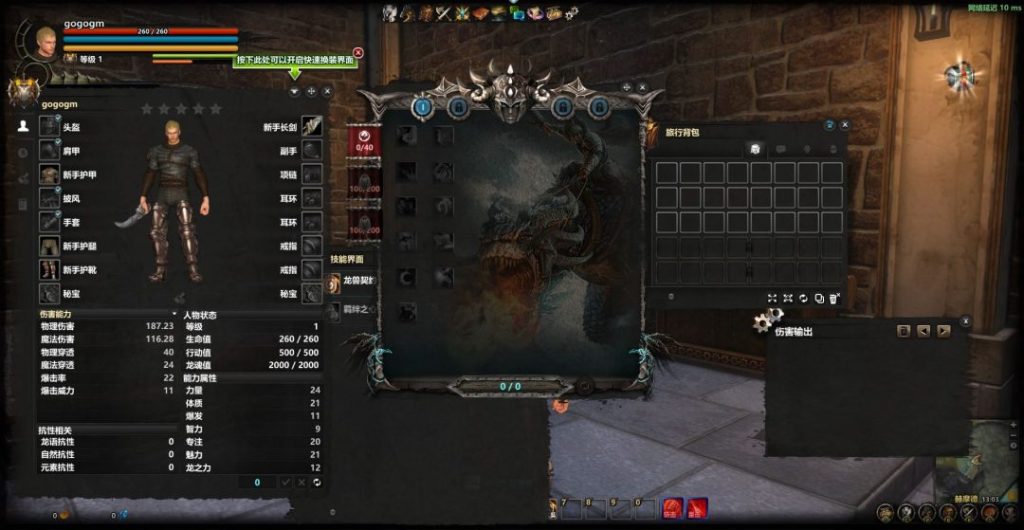
Task: Close the dragon skill window
Action: click(644, 88)
